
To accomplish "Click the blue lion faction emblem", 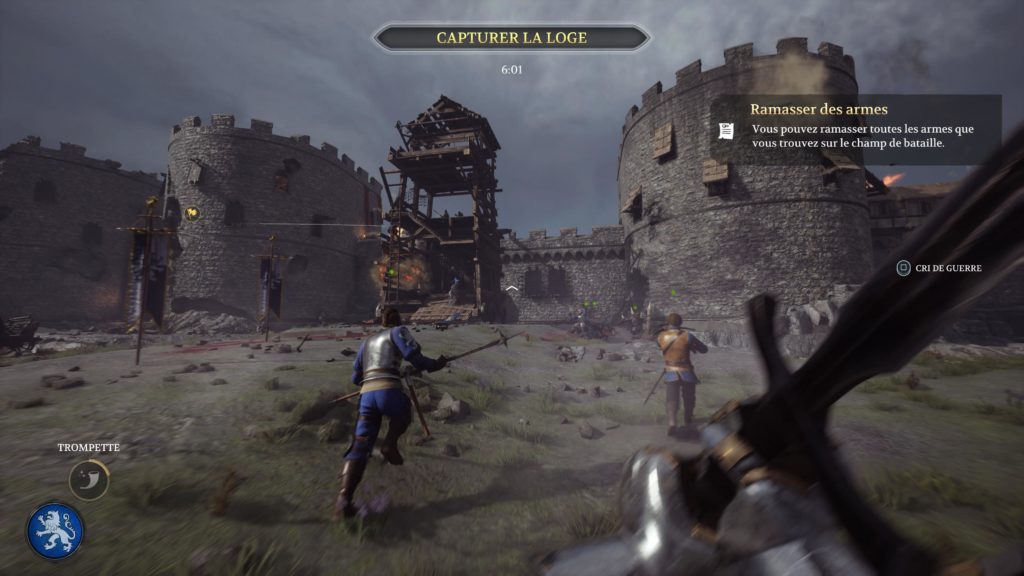I will (56, 531).
